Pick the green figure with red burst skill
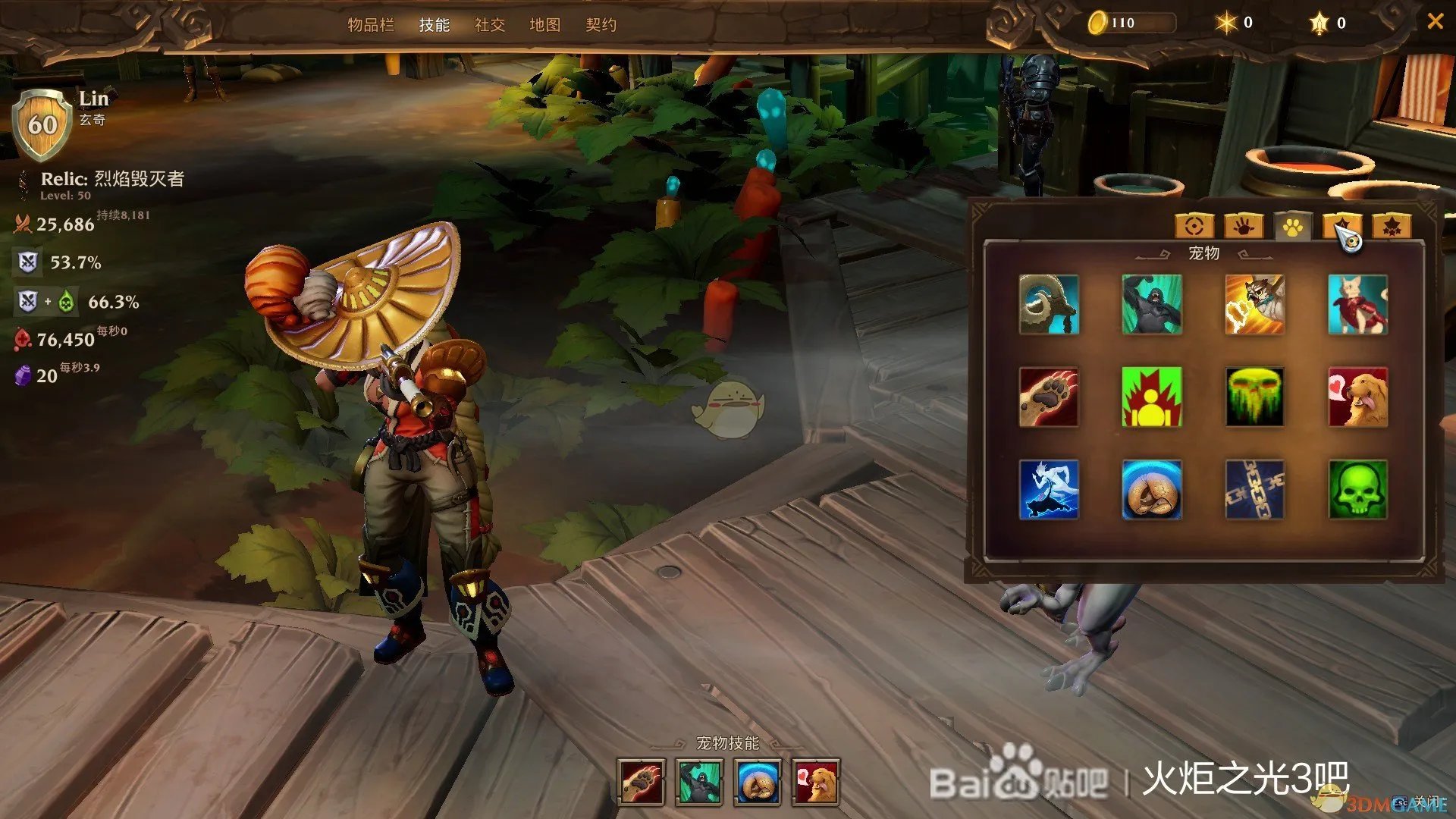Screen dimensions: 1456x819 [1151, 397]
